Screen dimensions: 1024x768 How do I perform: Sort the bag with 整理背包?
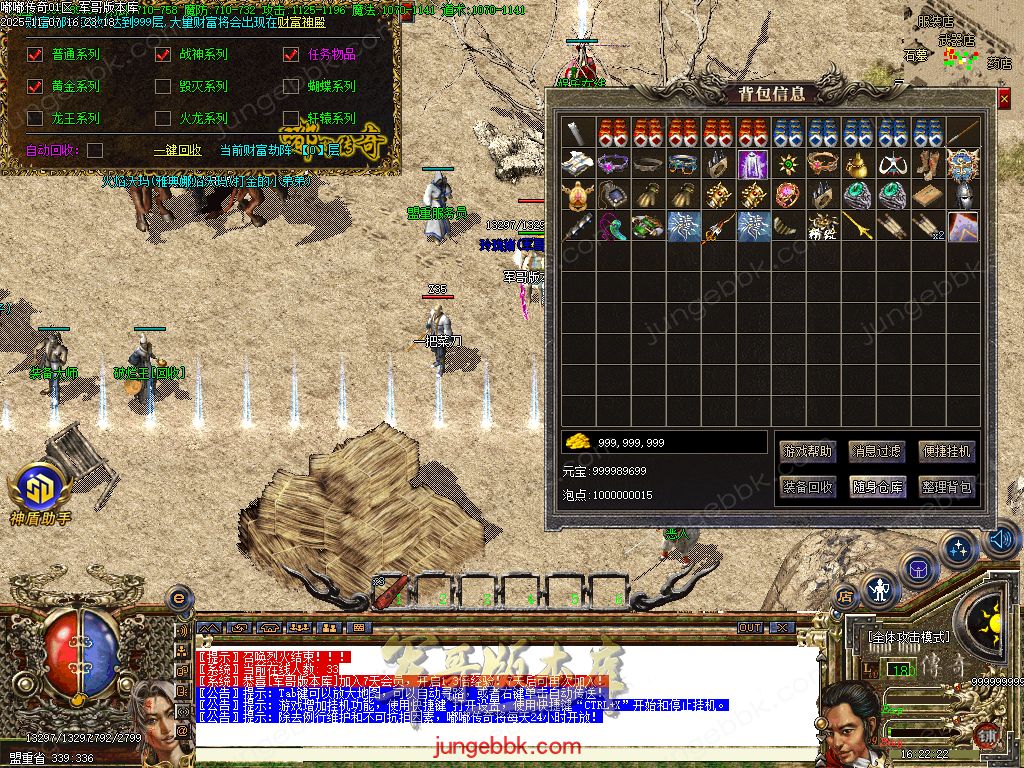pos(945,487)
